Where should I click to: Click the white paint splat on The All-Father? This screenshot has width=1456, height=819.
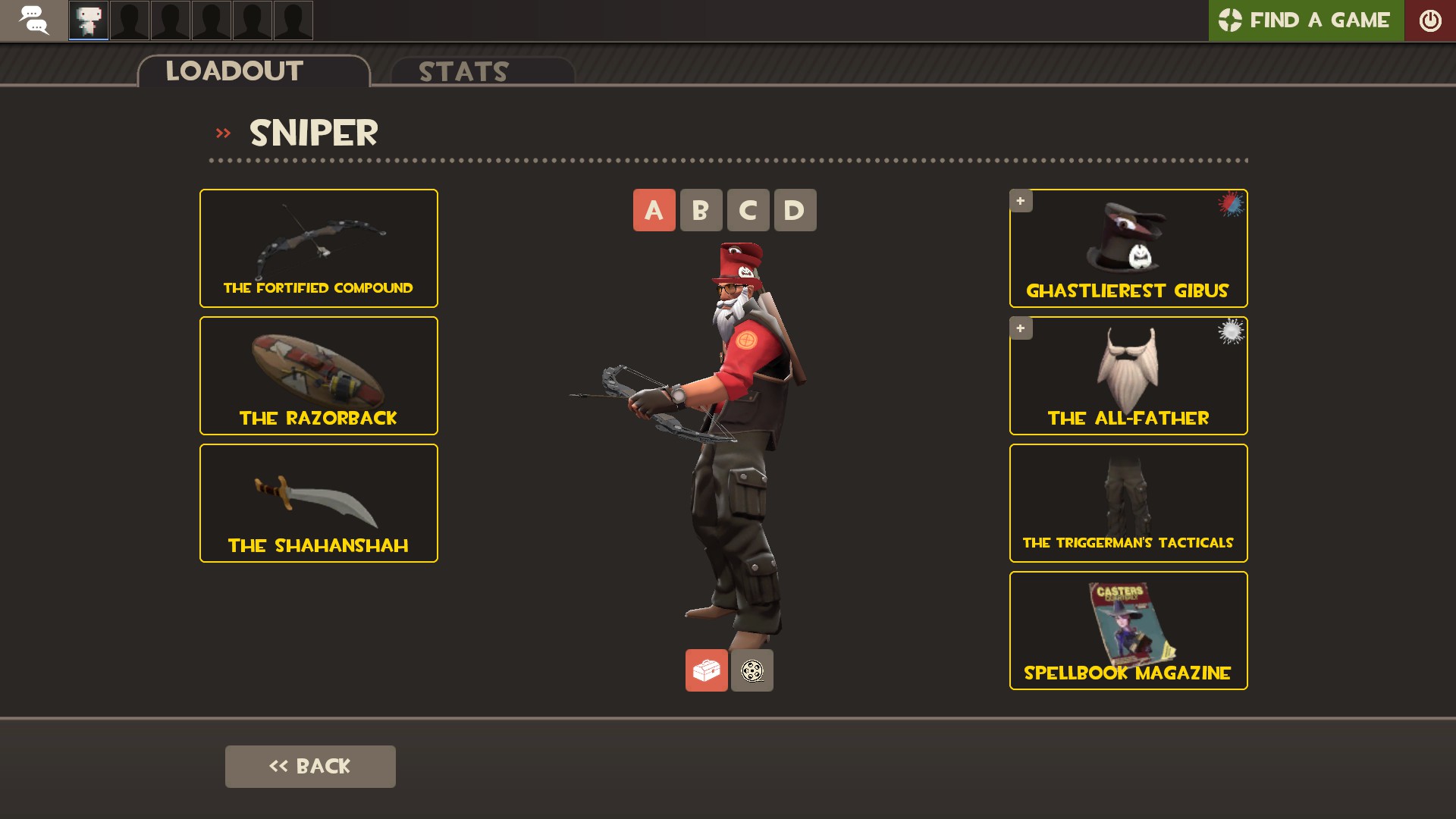point(1230,330)
